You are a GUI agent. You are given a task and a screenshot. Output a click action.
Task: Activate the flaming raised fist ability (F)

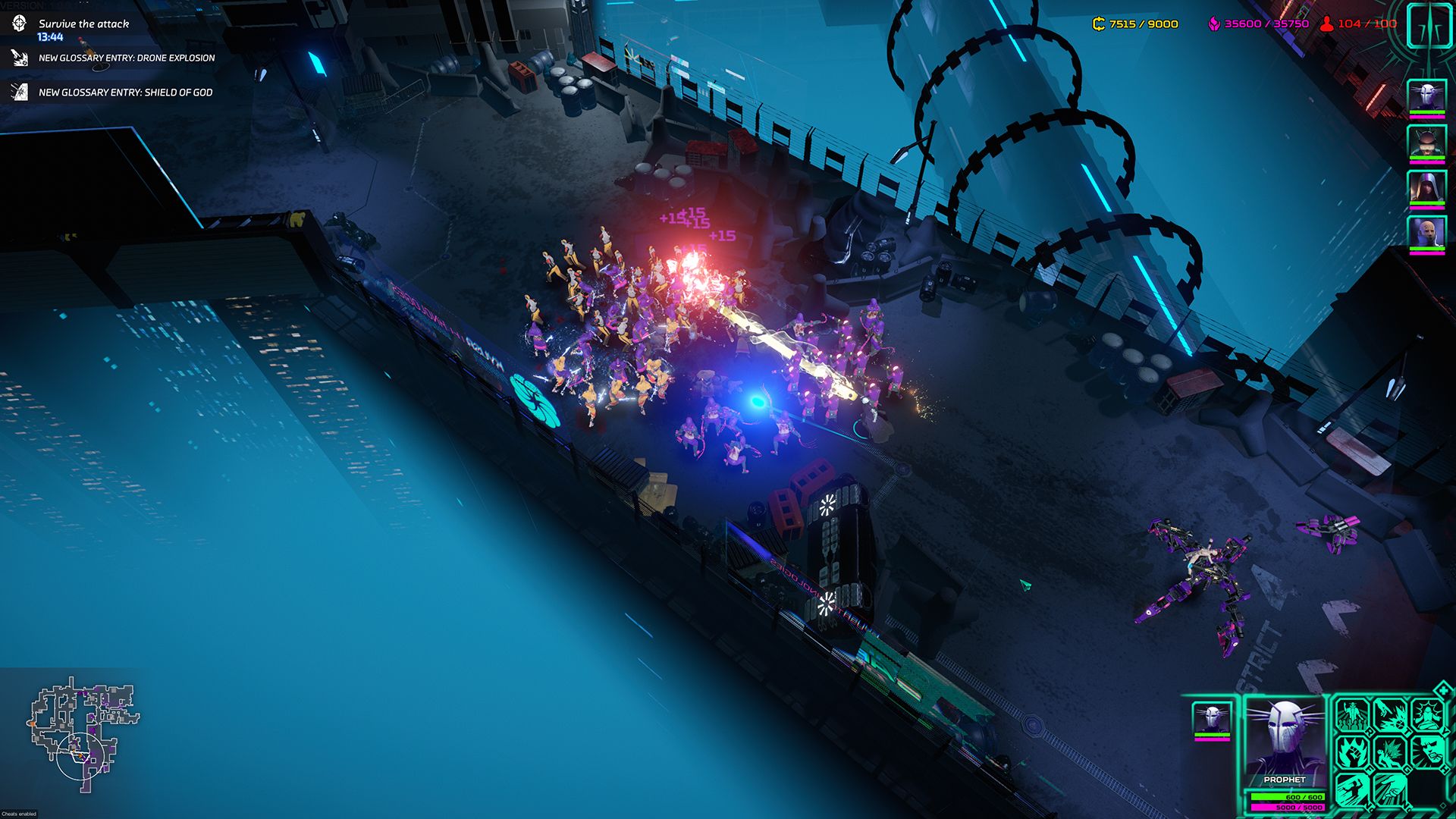coord(1352,752)
